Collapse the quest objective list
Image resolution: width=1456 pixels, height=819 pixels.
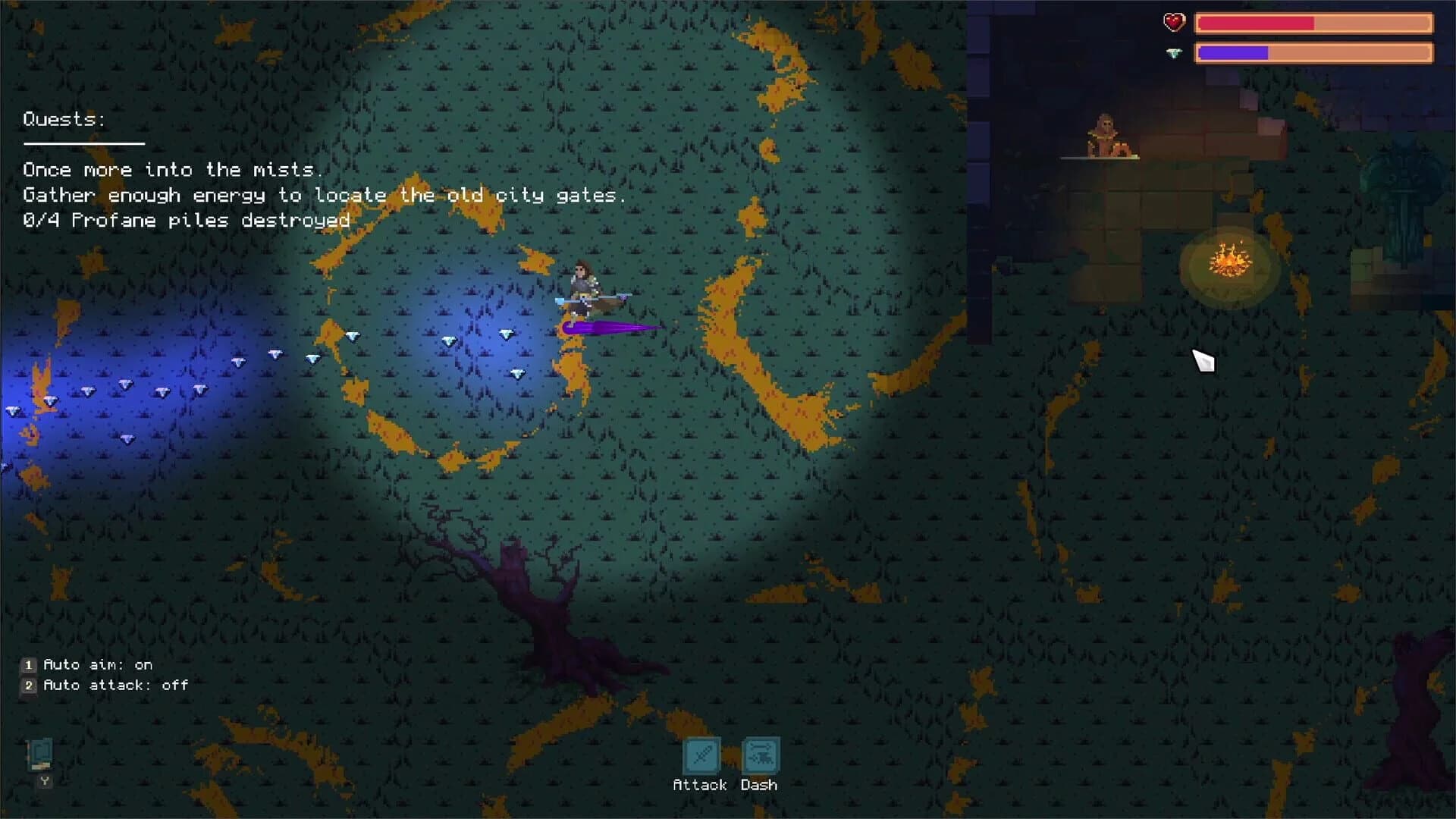(325, 195)
